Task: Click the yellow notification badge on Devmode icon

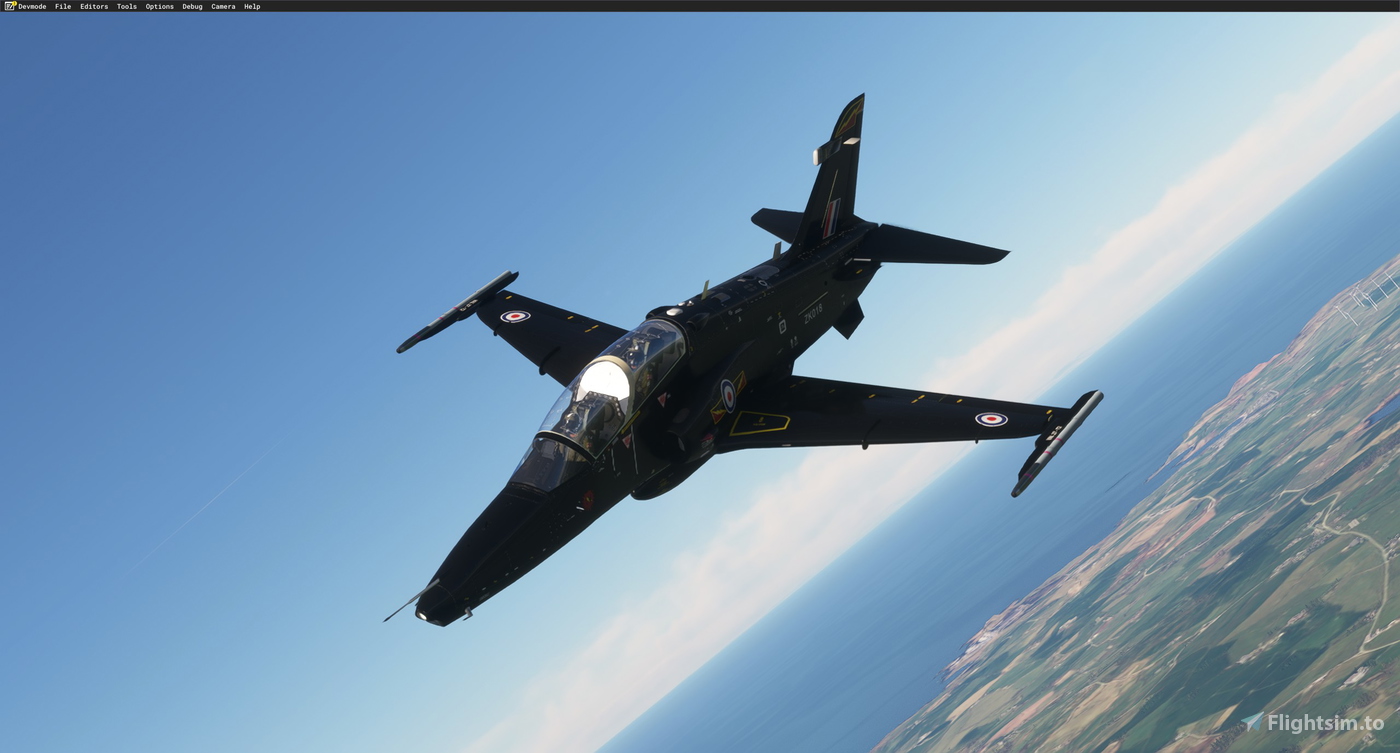Action: (x=12, y=4)
